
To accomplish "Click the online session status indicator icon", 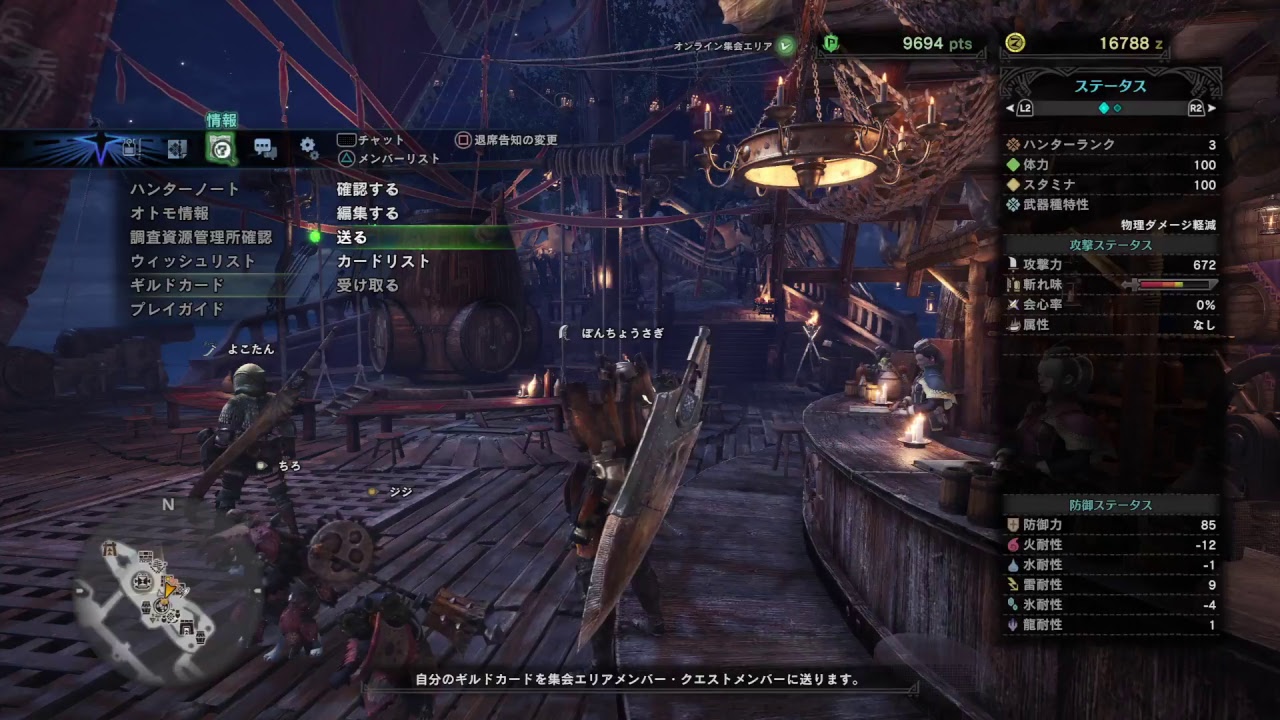I will tap(785, 44).
